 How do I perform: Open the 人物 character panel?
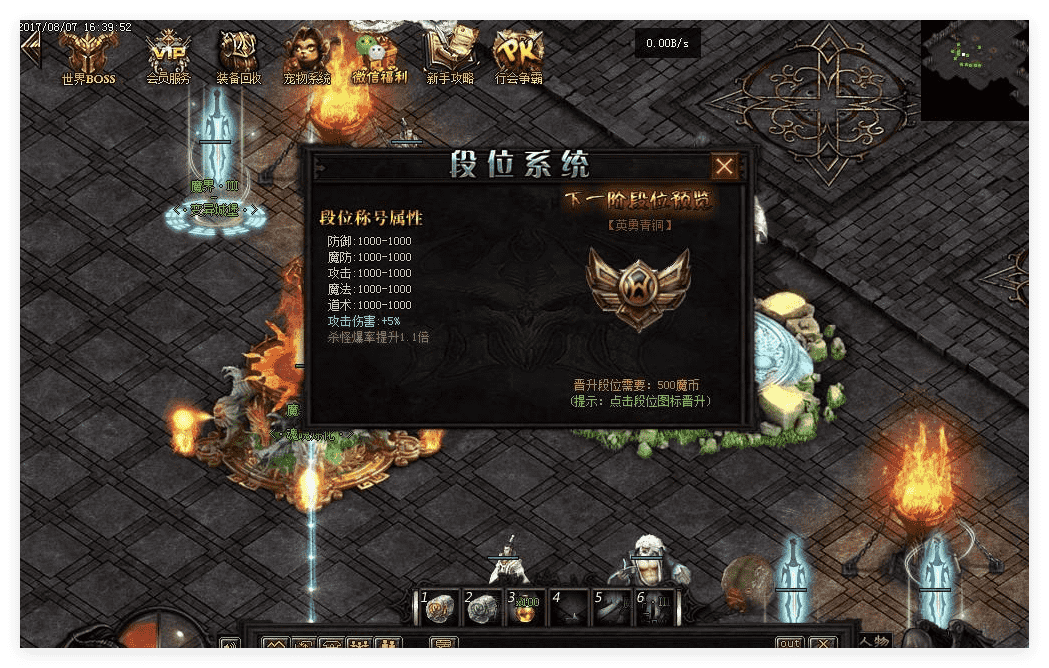click(x=874, y=641)
